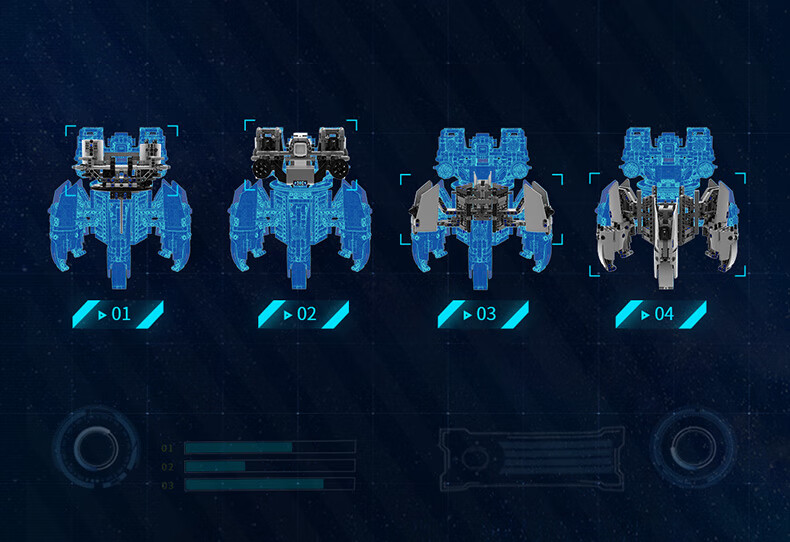Select the 01 label button
790x542 pixels.
pos(116,314)
